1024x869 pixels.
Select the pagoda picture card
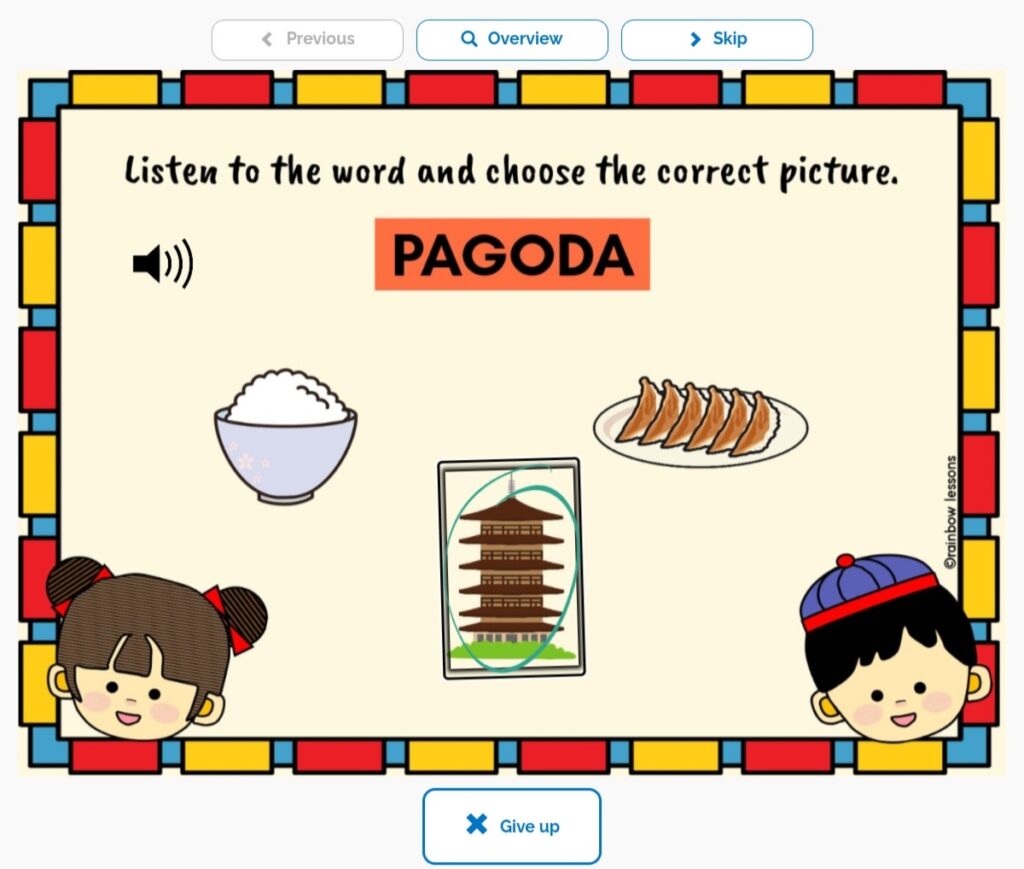coord(511,568)
